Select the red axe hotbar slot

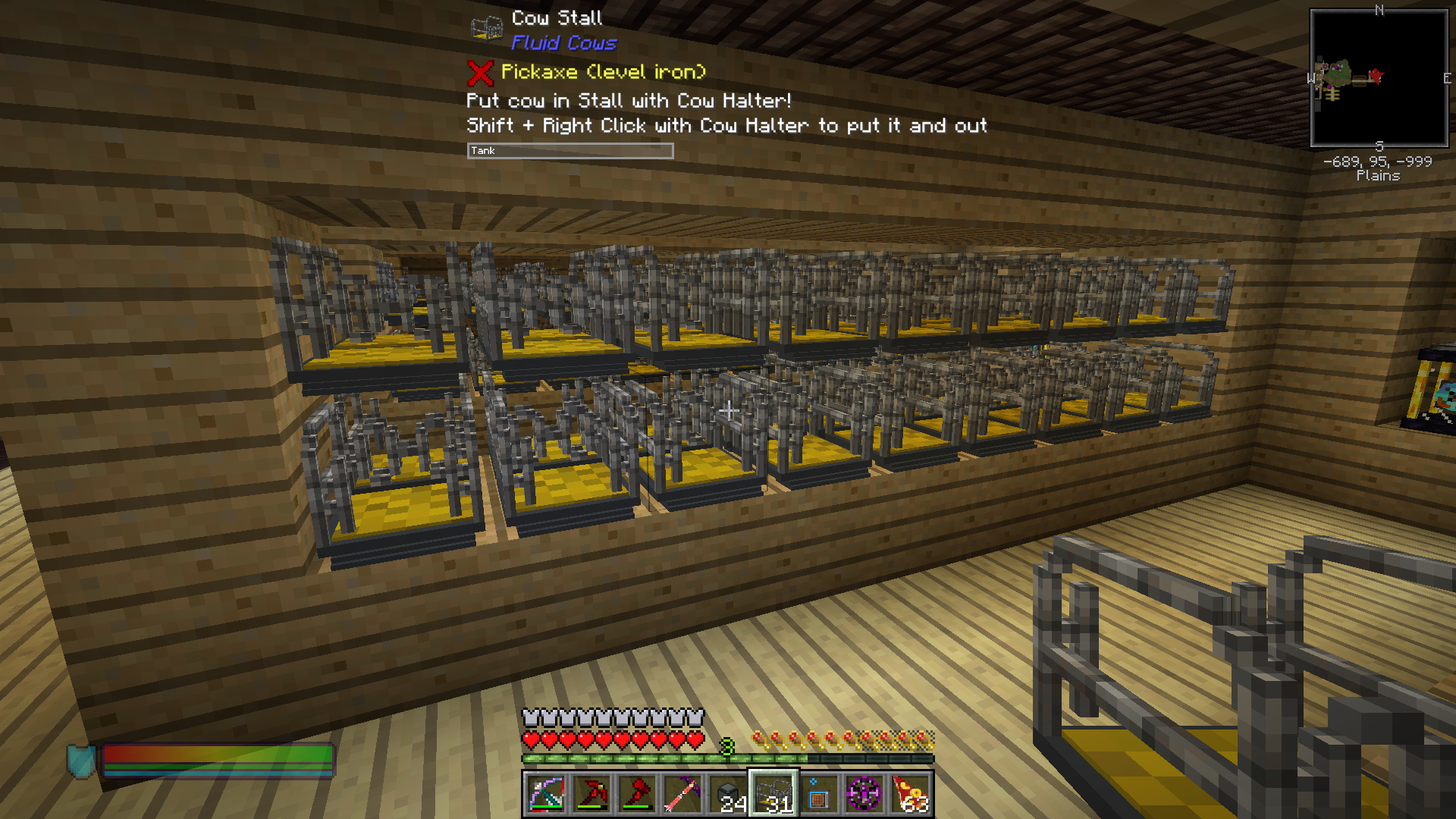pyautogui.click(x=637, y=794)
